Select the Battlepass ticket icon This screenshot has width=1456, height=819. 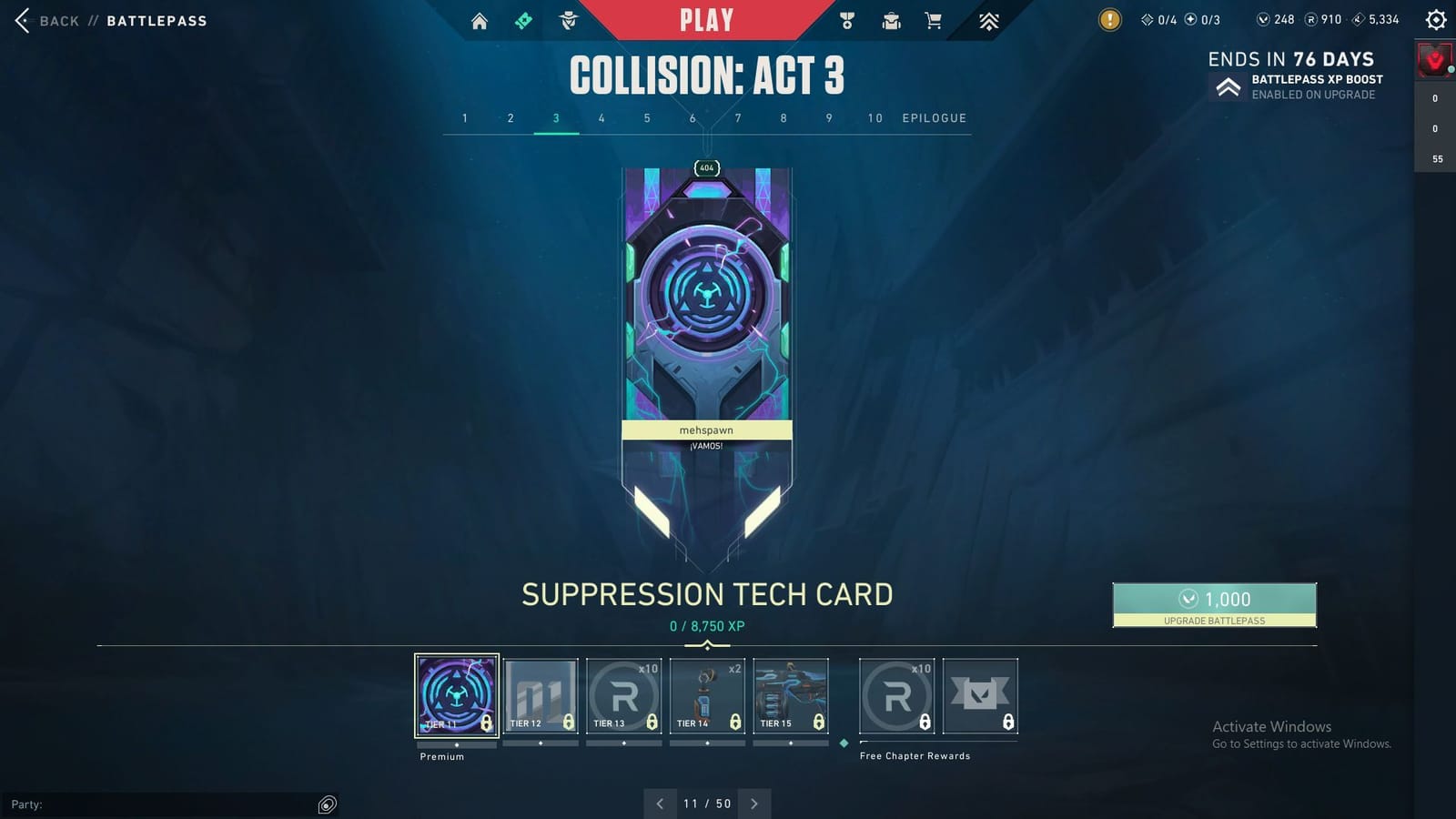[523, 19]
